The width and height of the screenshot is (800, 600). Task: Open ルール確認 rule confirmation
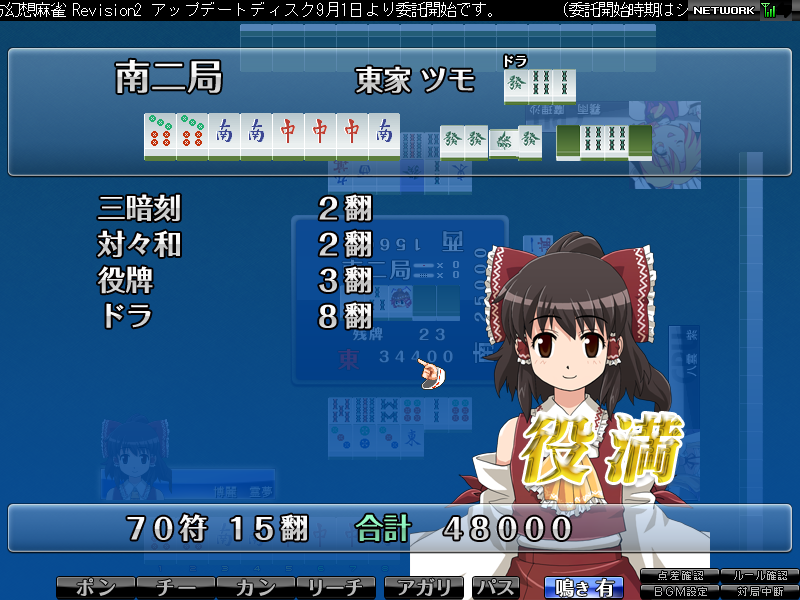point(758,576)
